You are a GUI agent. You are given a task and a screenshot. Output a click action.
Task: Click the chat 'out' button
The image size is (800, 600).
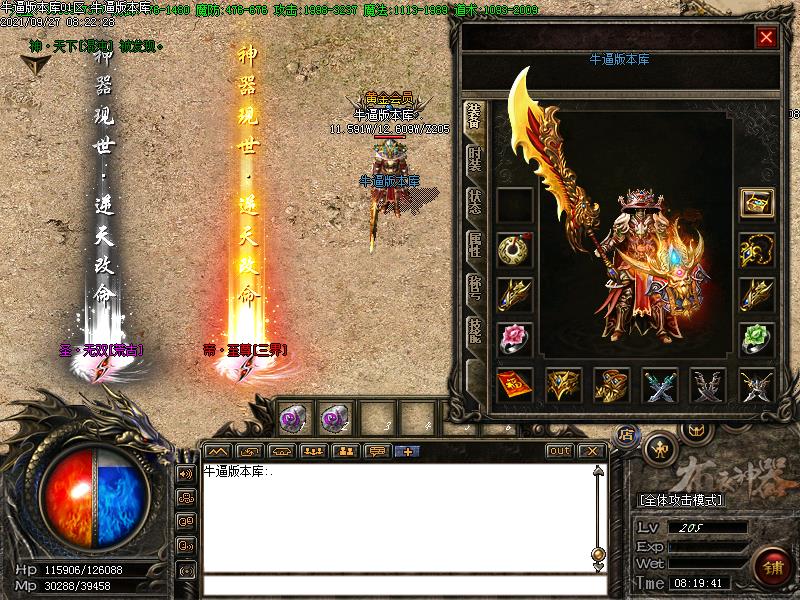[559, 451]
